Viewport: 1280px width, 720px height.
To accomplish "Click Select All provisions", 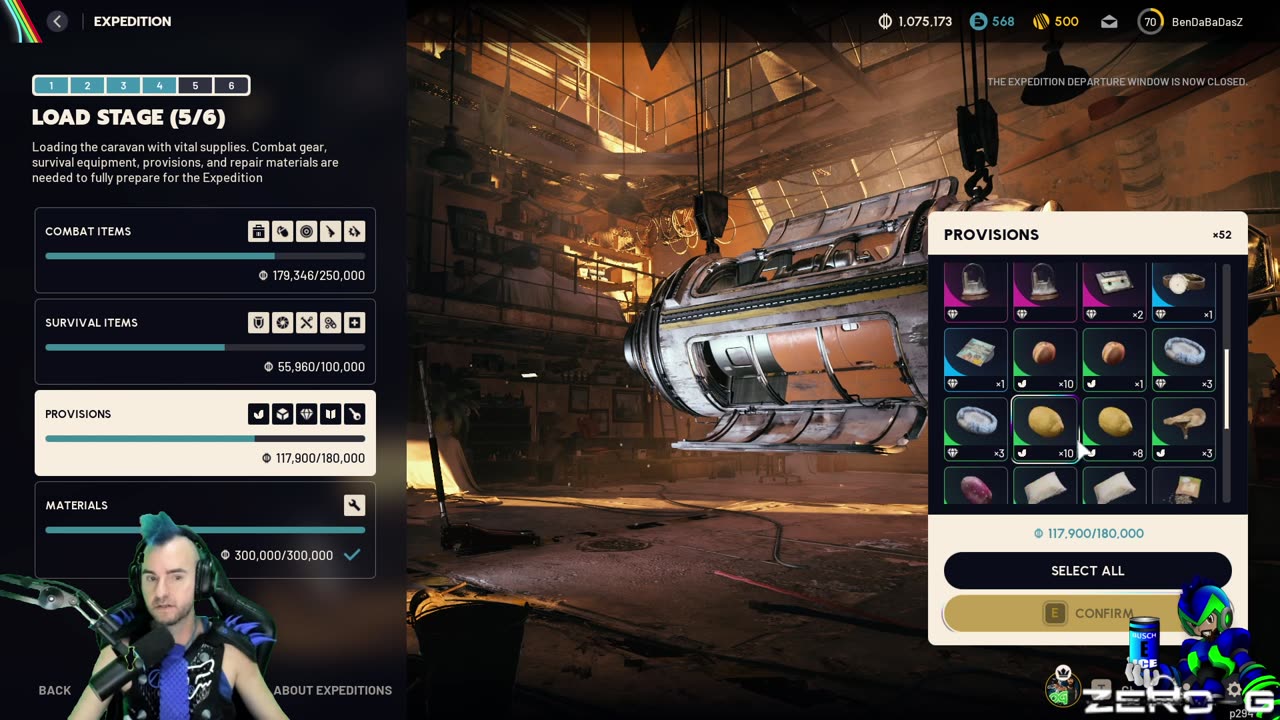I will coord(1087,571).
